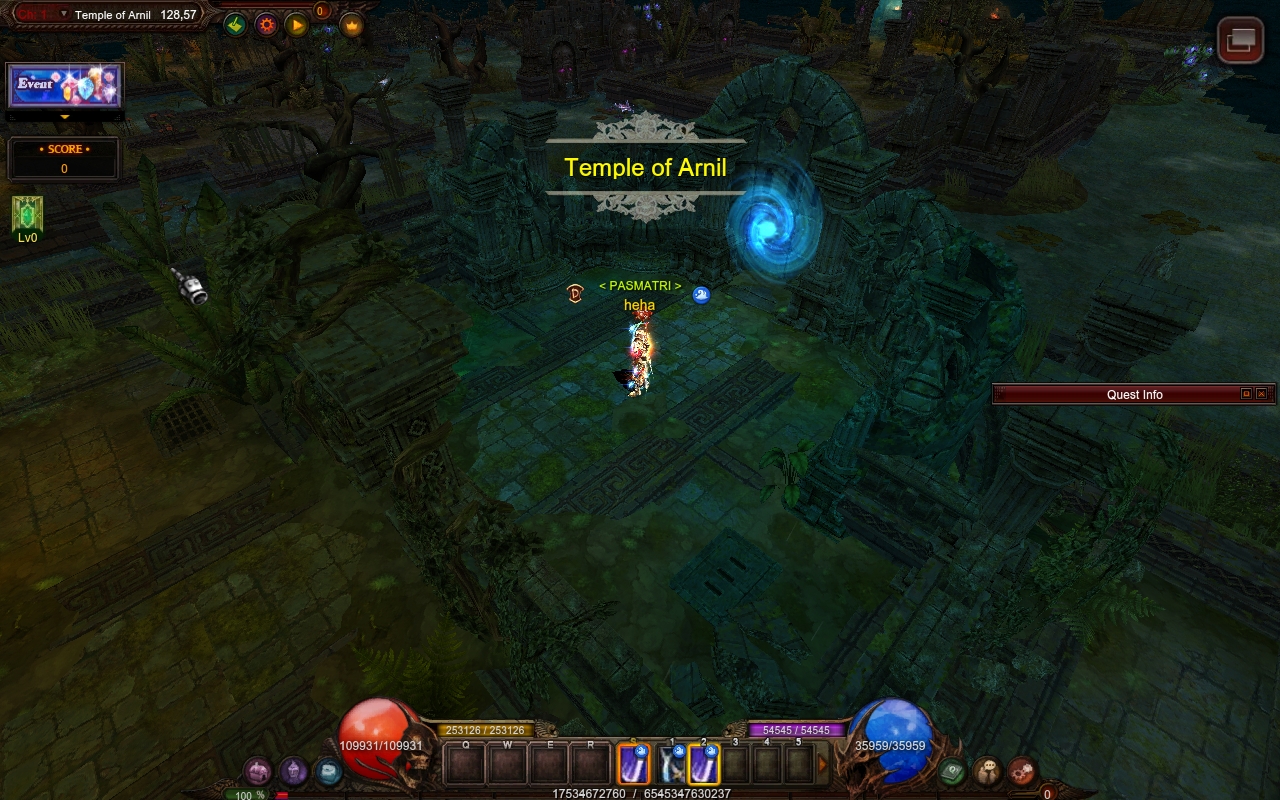The image size is (1280, 800).
Task: Open the channel dropdown arrow
Action: tap(64, 14)
